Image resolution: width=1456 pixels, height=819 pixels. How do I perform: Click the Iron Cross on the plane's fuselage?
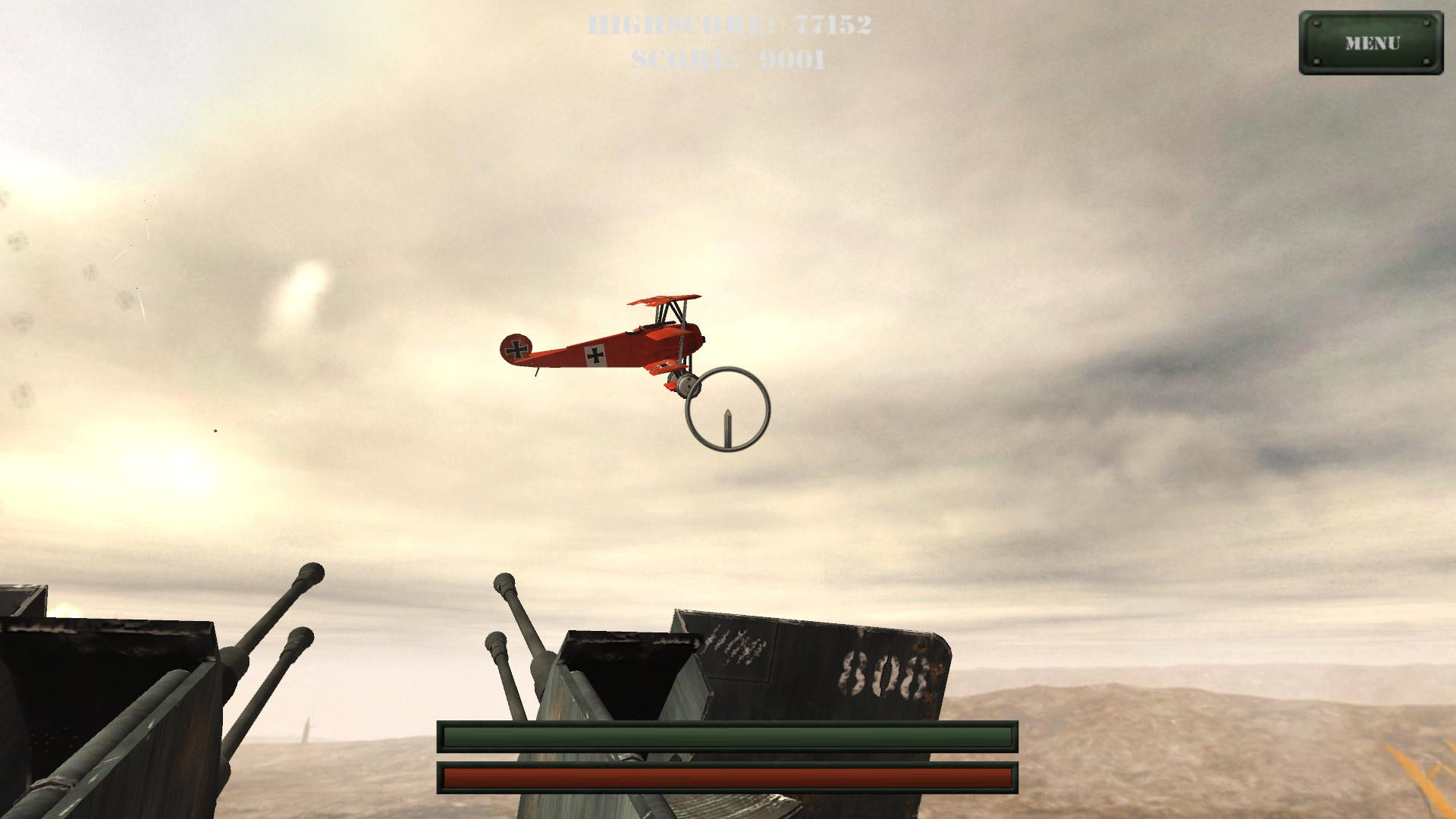coord(595,355)
